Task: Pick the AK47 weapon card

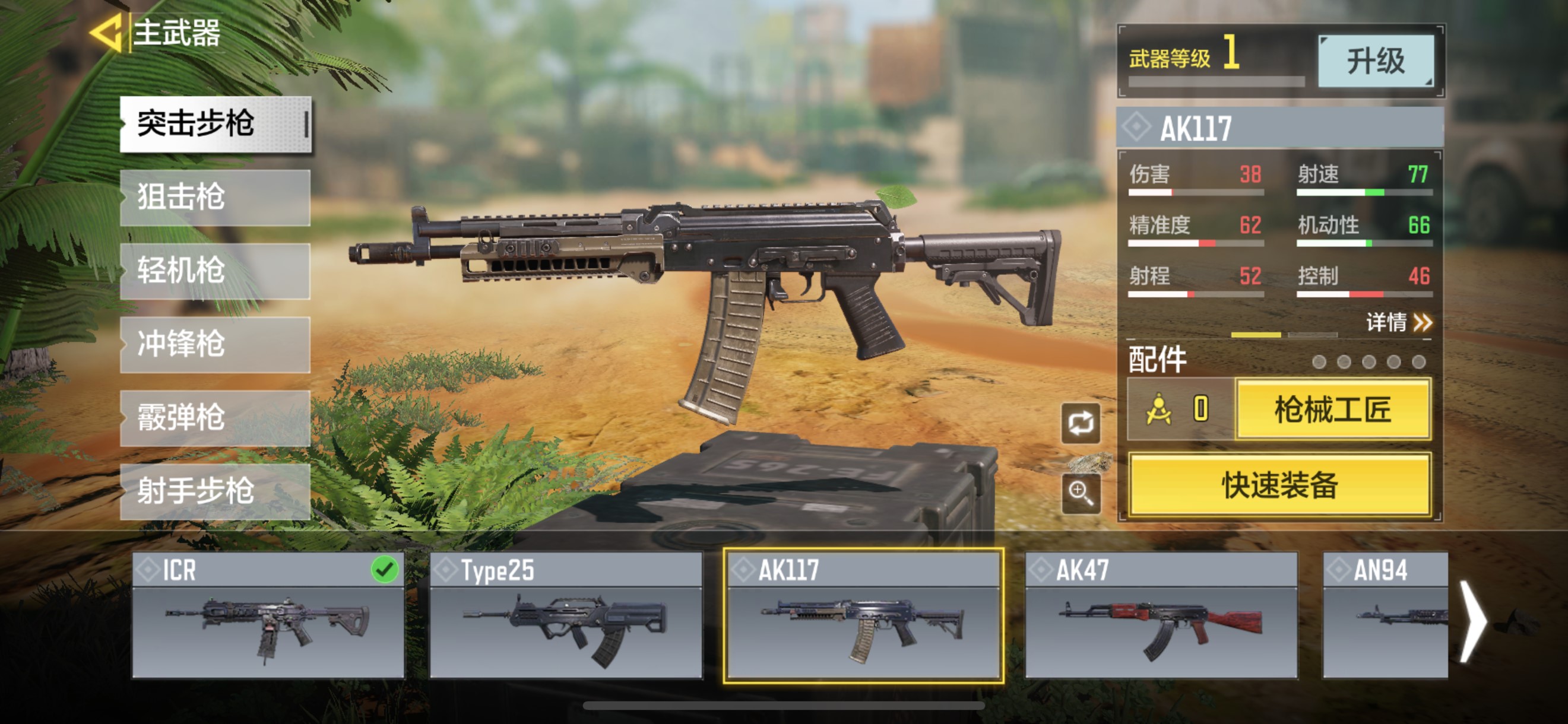Action: coord(1161,614)
